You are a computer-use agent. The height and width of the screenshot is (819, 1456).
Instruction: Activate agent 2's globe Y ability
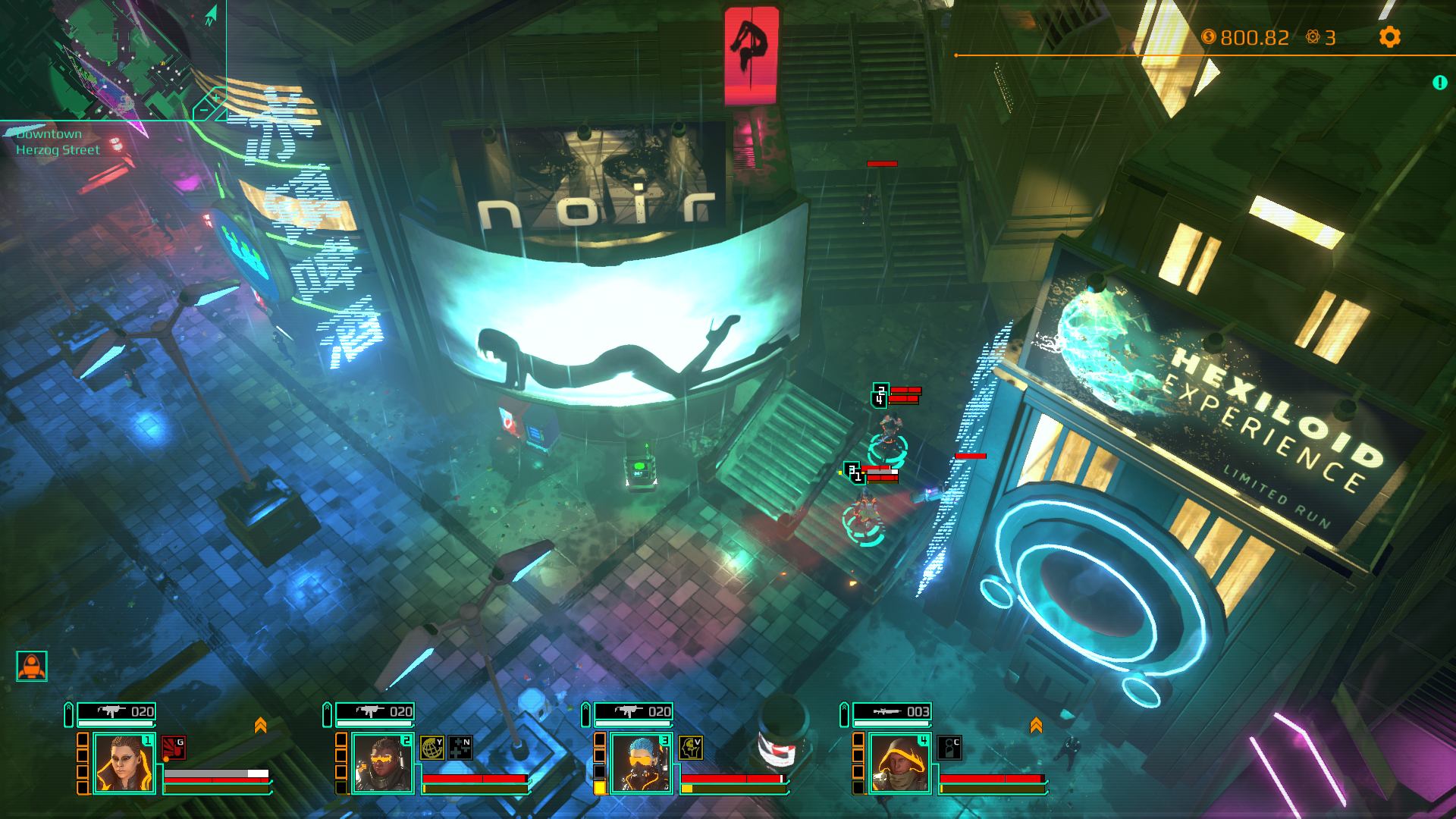click(432, 748)
